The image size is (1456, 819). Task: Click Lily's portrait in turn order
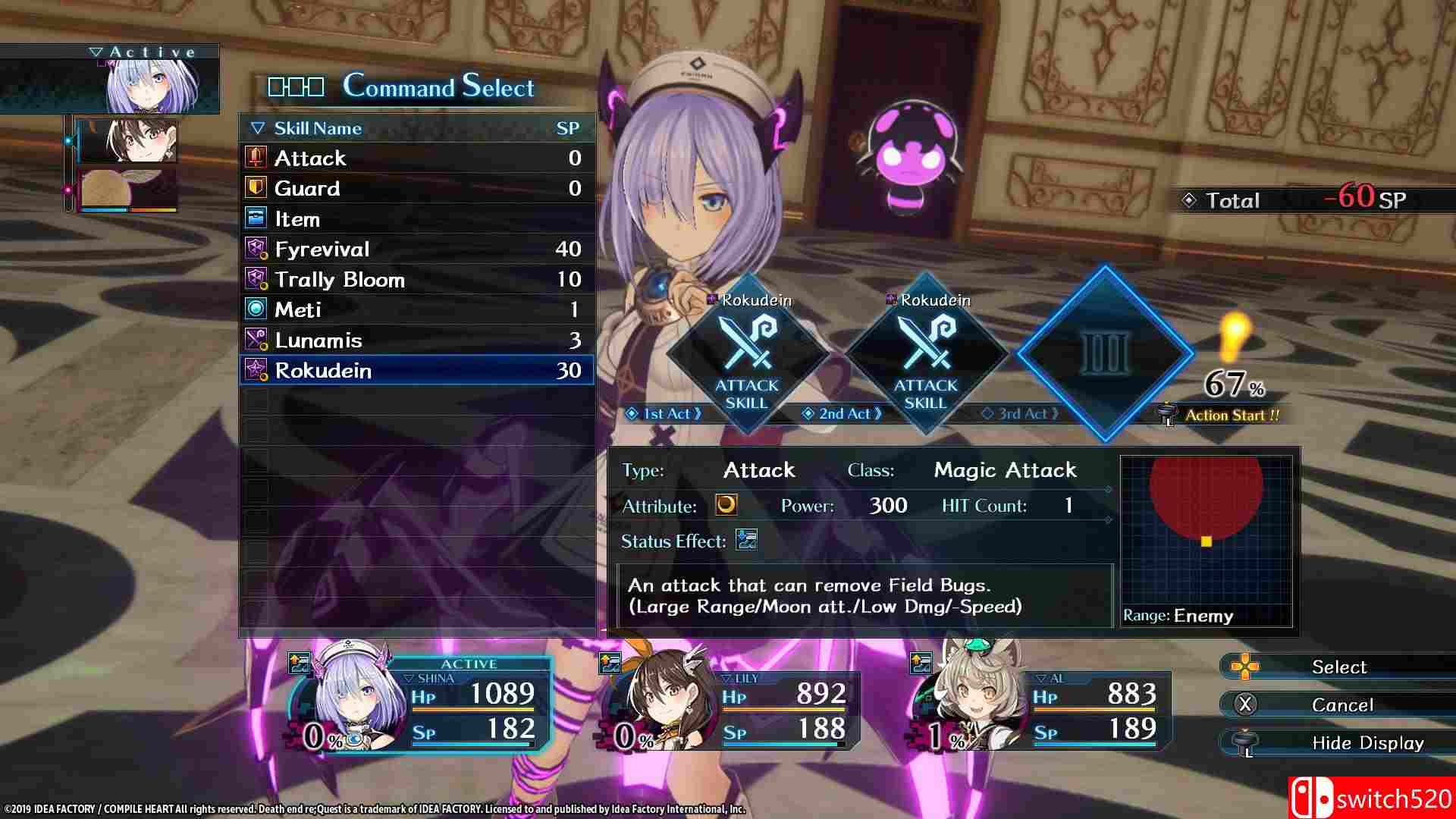tap(127, 141)
